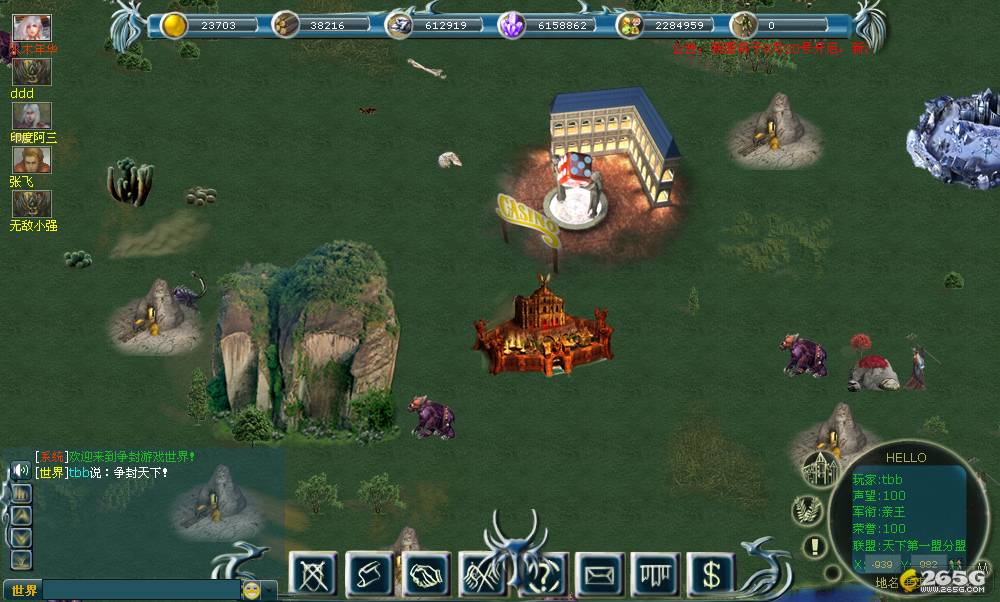This screenshot has width=1000, height=602.
Task: Open the exclamation mark notice button
Action: point(816,547)
